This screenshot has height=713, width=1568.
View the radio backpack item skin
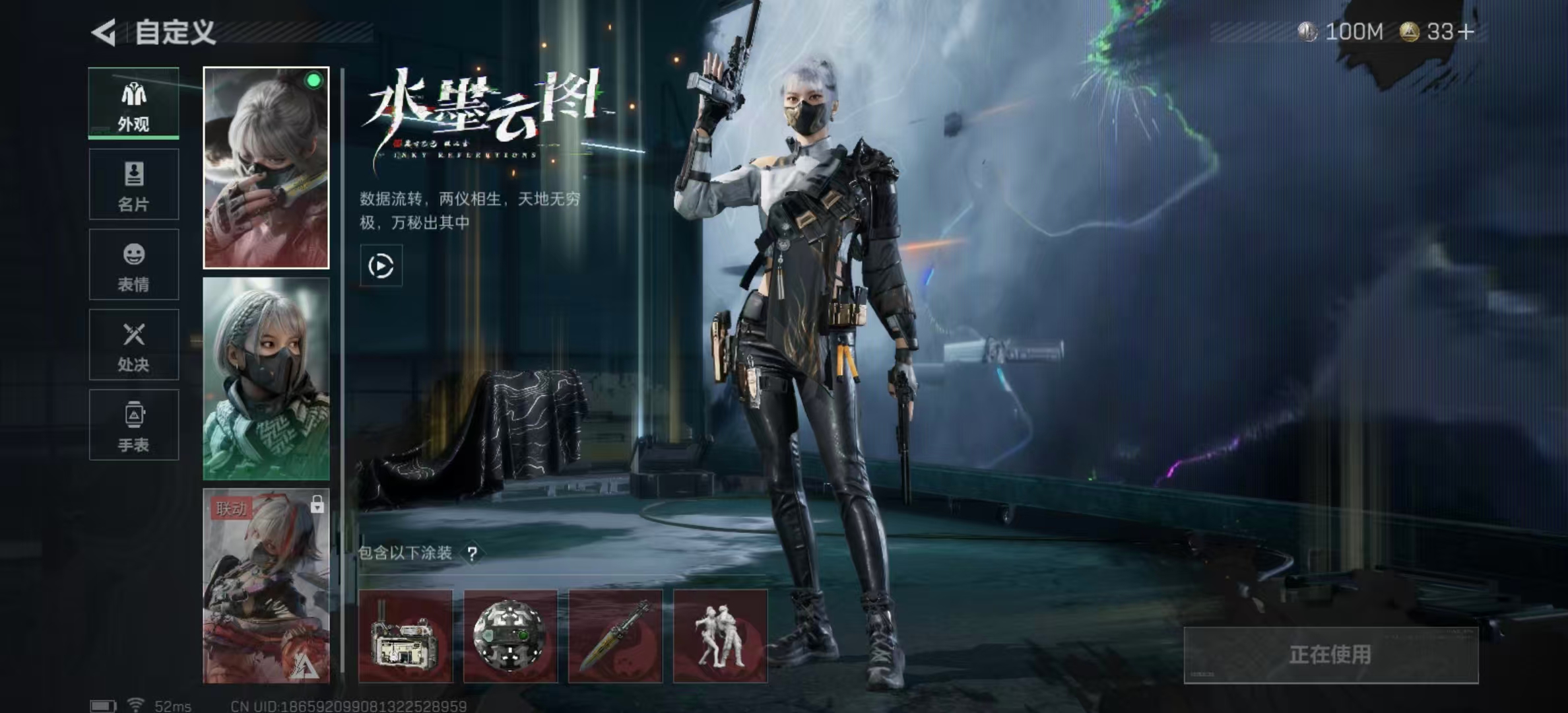(405, 636)
